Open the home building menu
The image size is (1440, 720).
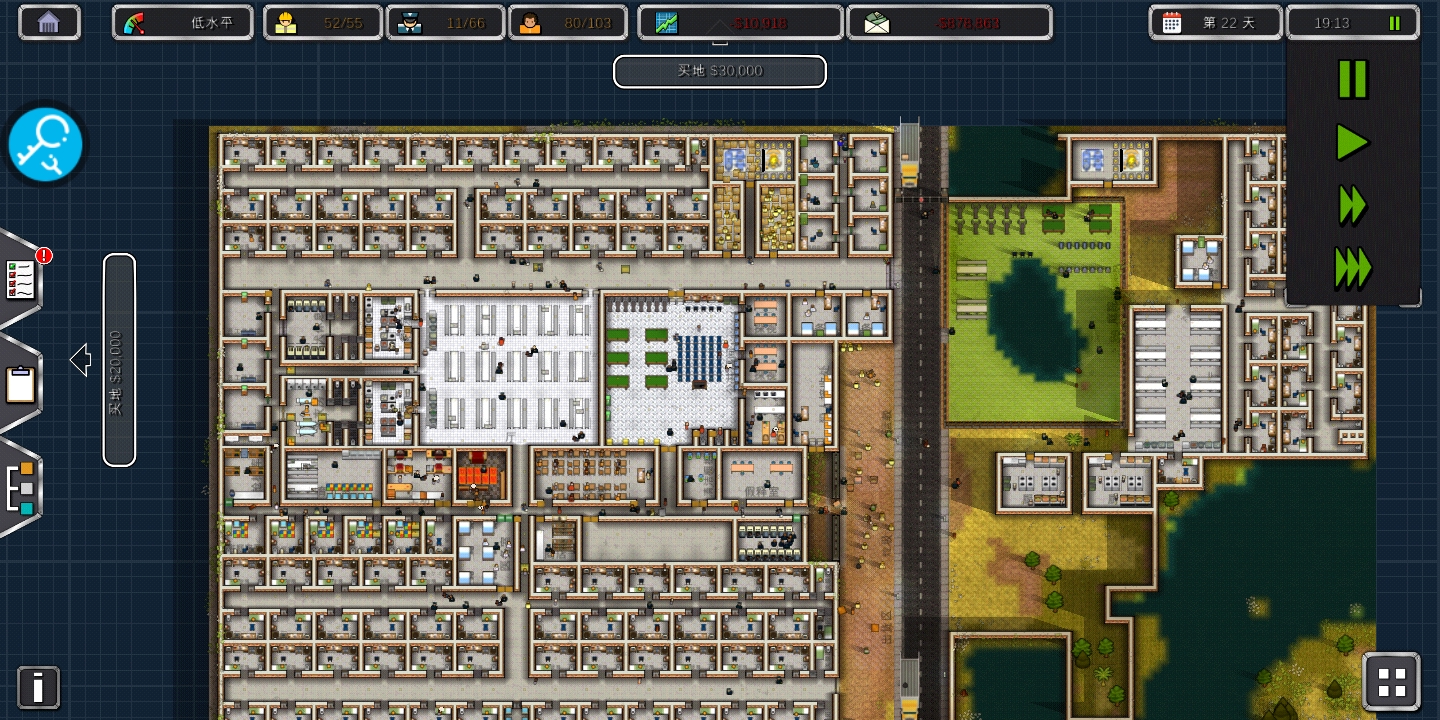pyautogui.click(x=49, y=22)
